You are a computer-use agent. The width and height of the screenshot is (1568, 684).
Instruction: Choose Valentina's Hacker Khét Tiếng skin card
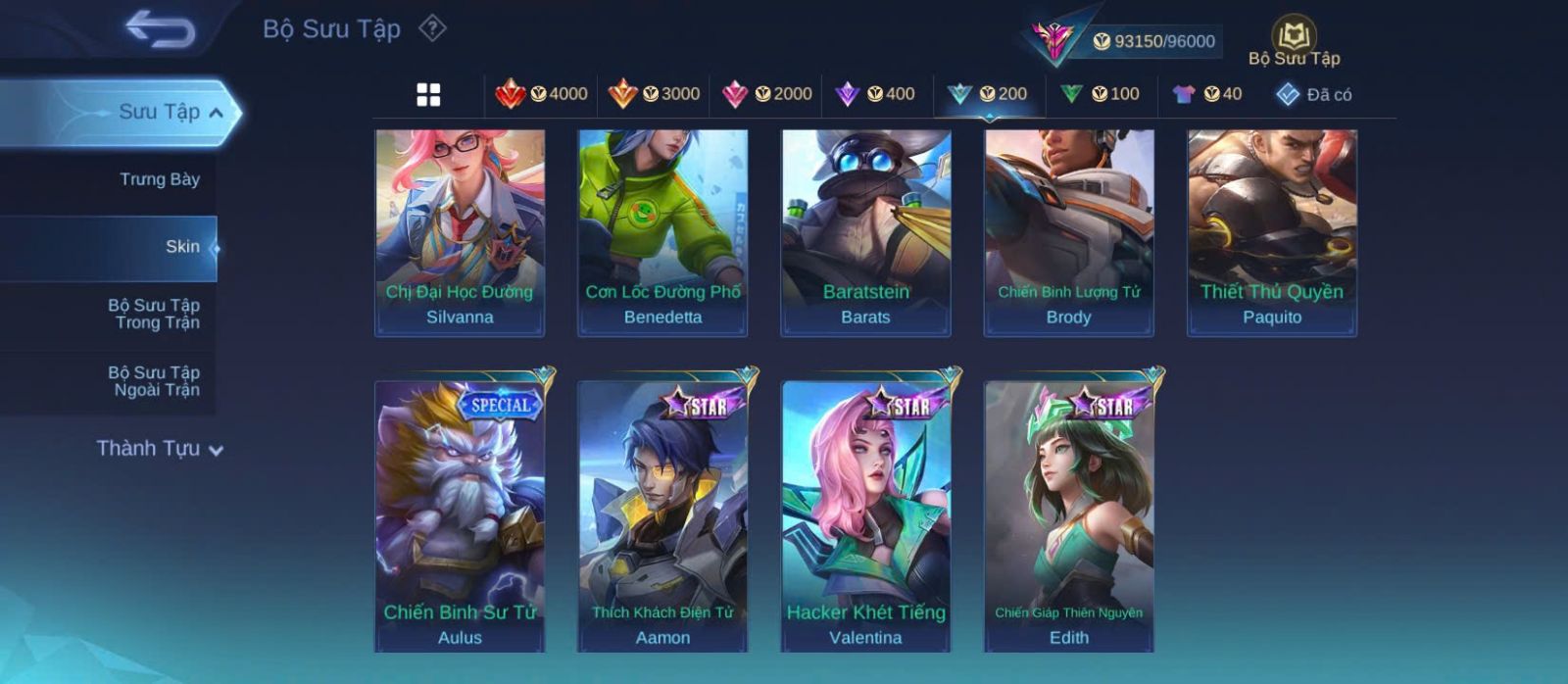pyautogui.click(x=866, y=514)
